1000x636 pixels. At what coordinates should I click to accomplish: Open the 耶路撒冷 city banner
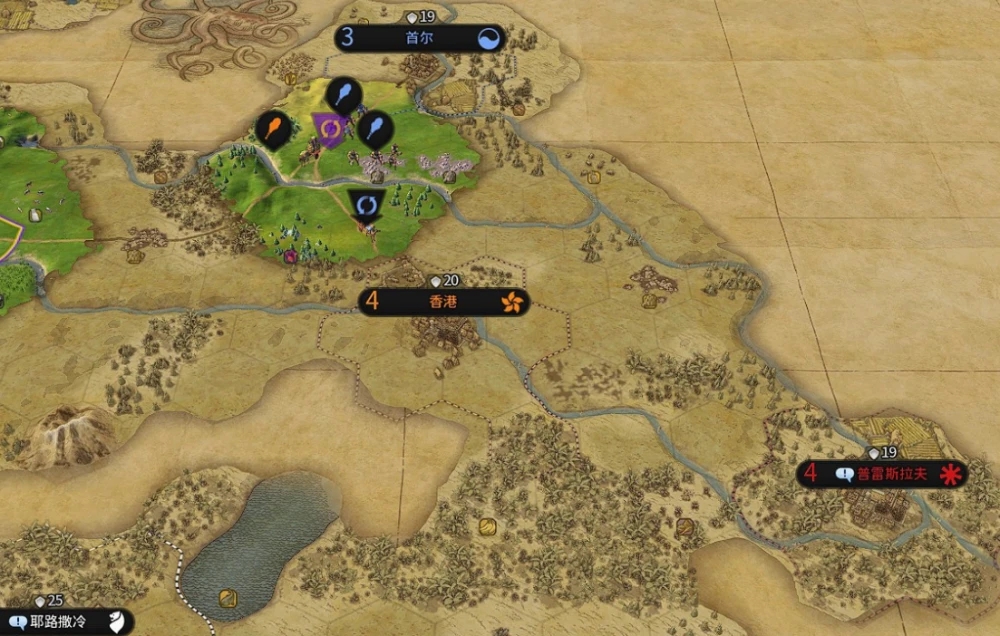(65, 621)
